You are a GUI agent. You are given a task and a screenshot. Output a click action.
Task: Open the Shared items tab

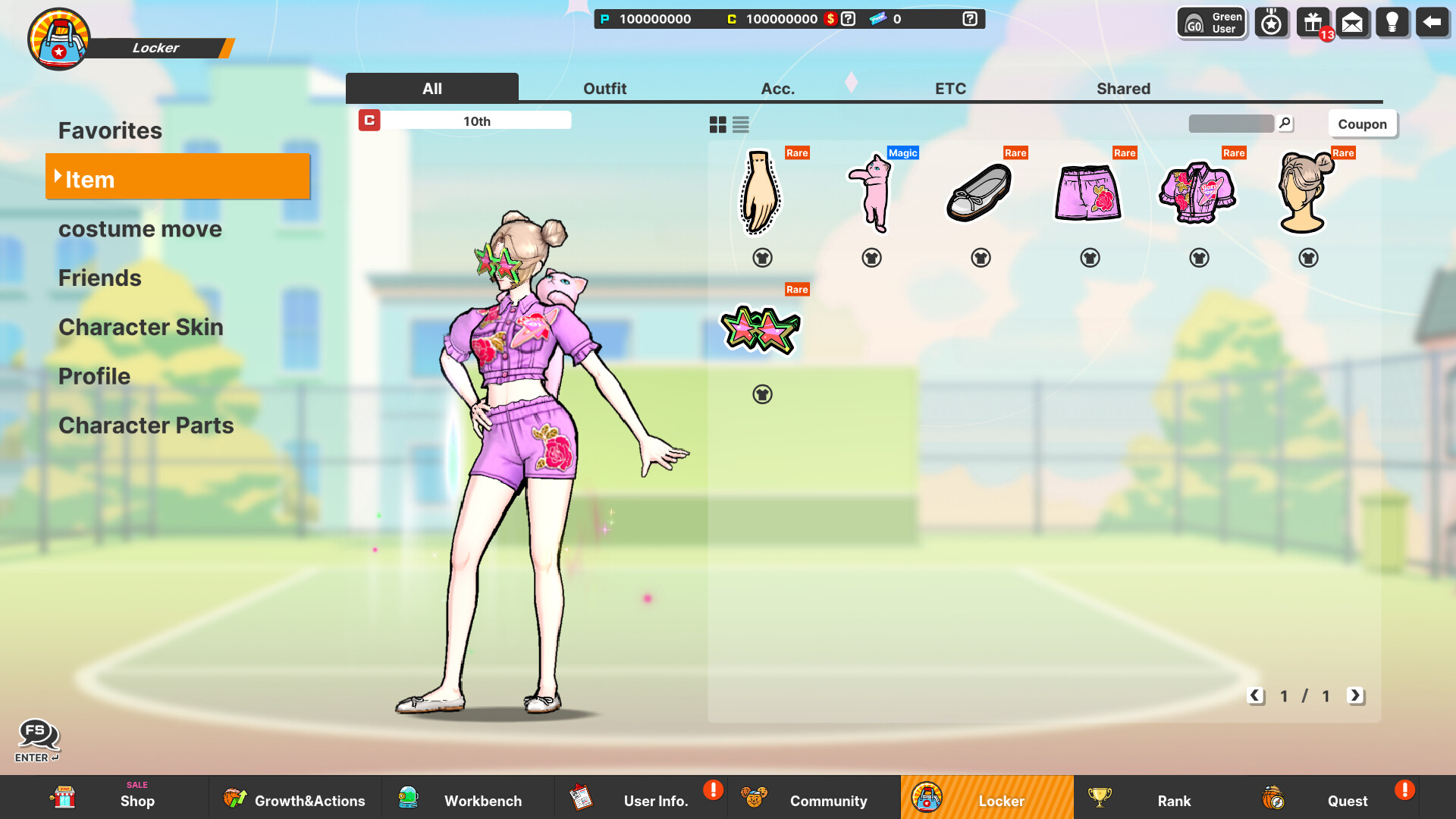1123,88
